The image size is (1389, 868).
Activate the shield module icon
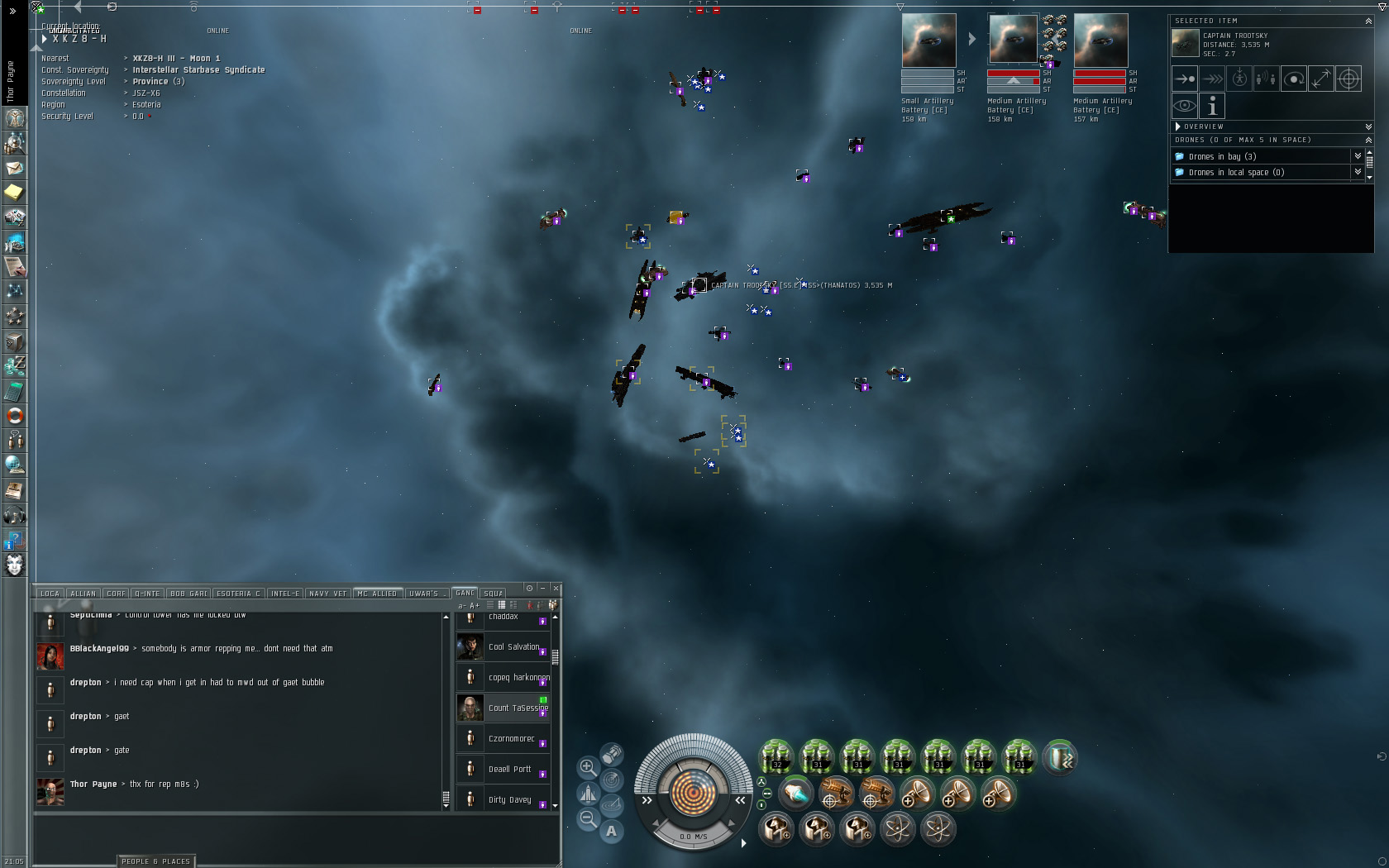pyautogui.click(x=1060, y=756)
